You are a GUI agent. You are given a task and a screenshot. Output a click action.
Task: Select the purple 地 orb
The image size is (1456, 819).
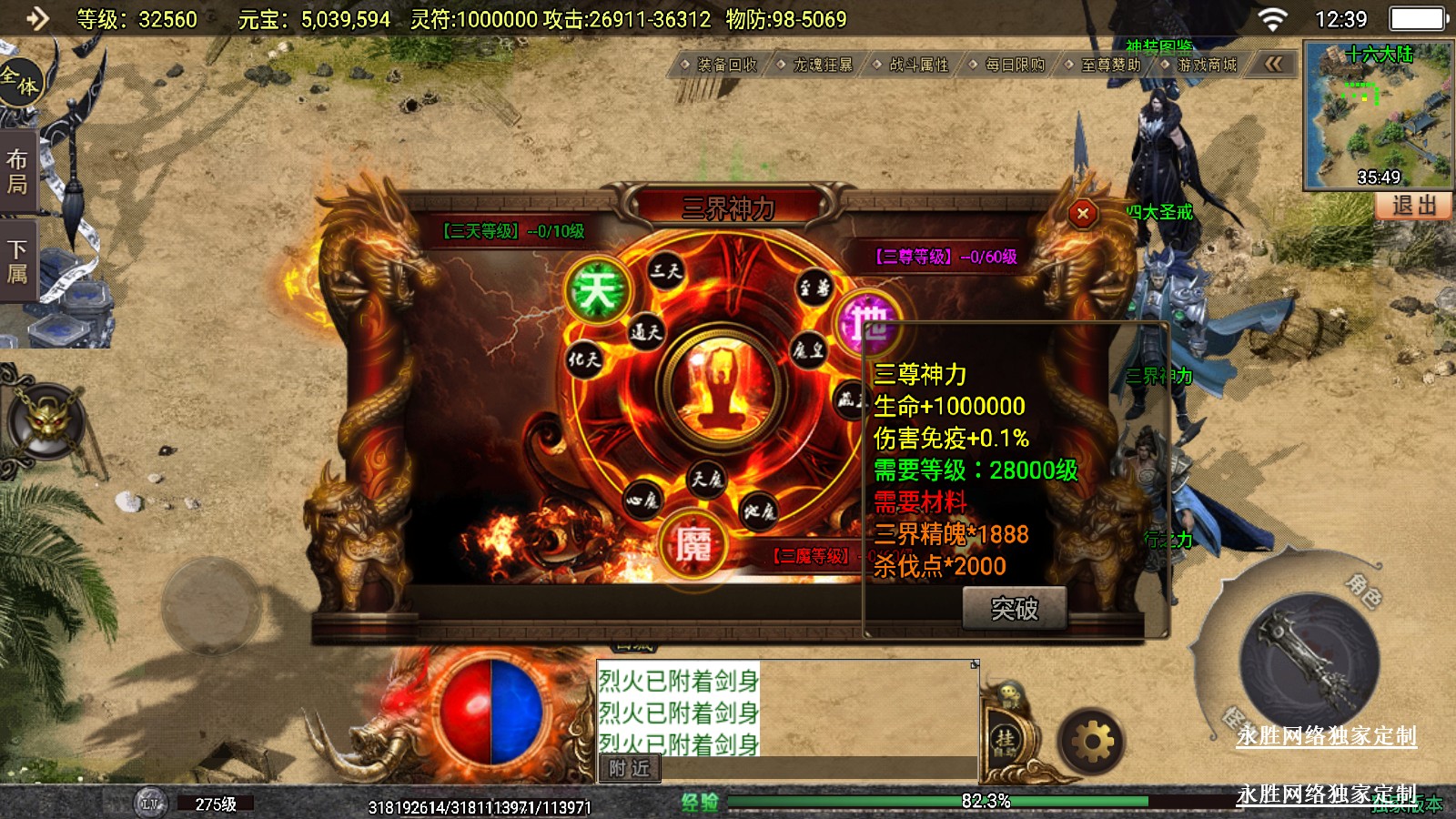[x=866, y=323]
